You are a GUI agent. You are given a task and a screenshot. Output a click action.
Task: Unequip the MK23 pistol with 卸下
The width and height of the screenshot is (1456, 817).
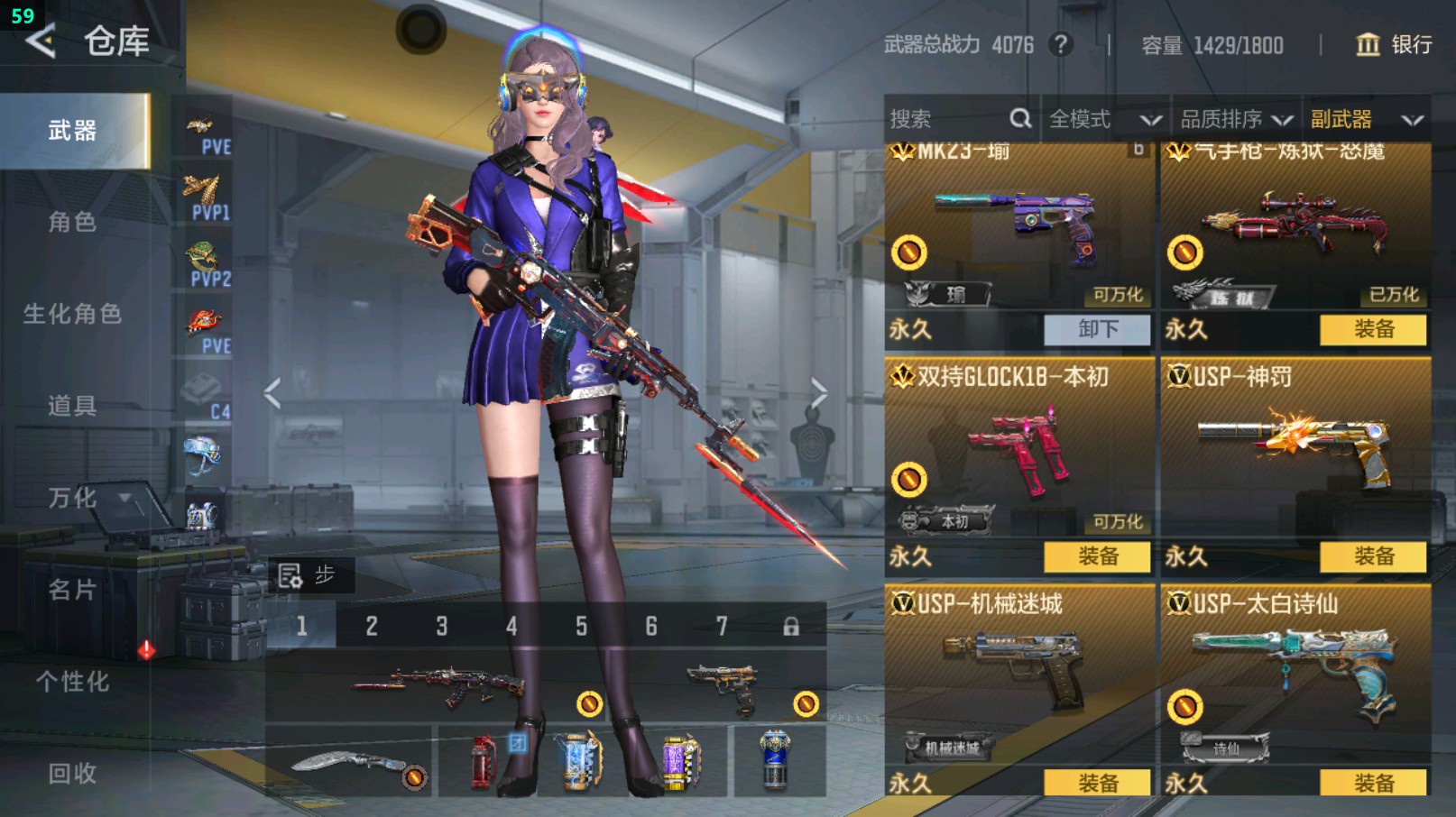[1097, 329]
